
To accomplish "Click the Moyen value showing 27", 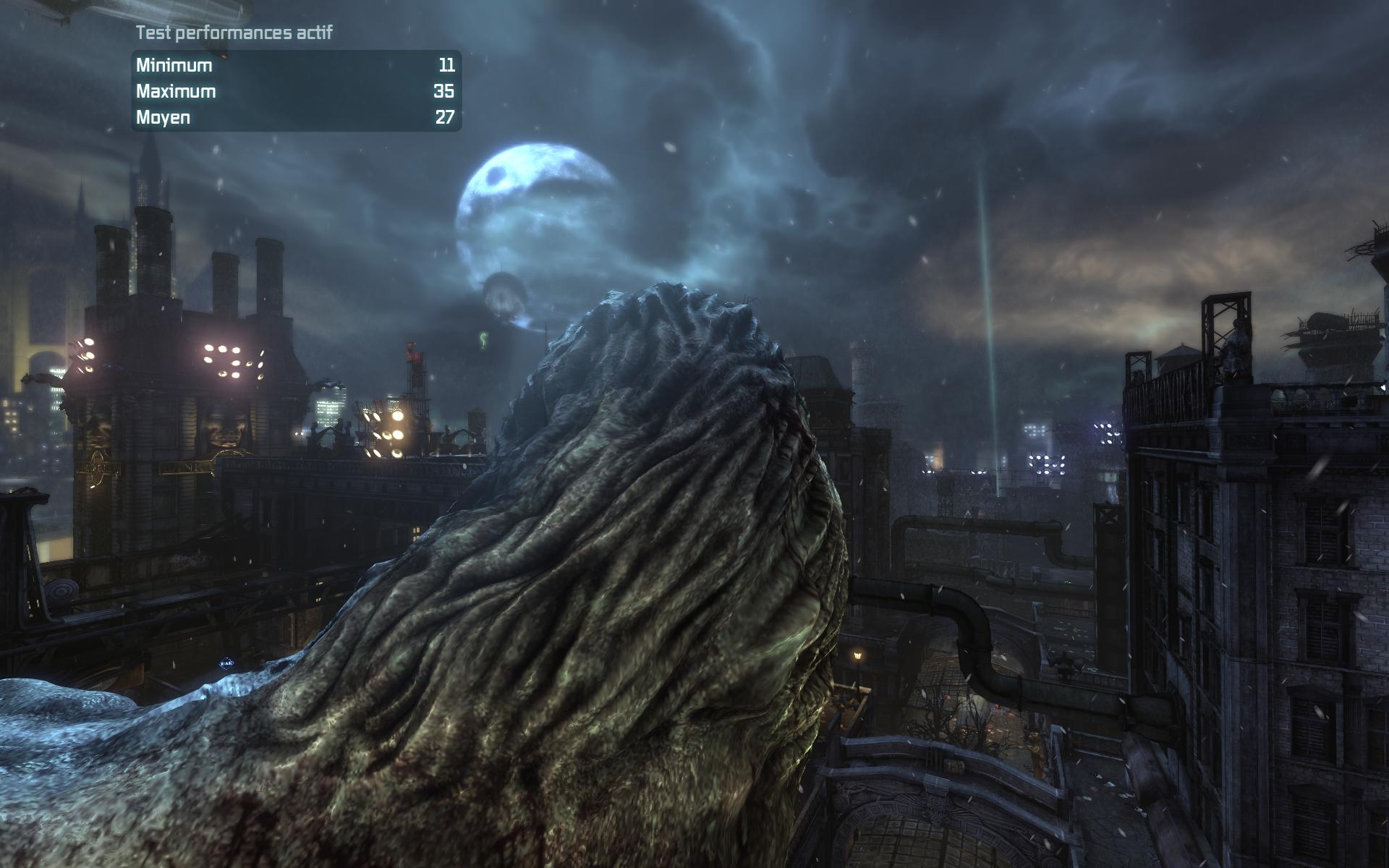I will [446, 115].
